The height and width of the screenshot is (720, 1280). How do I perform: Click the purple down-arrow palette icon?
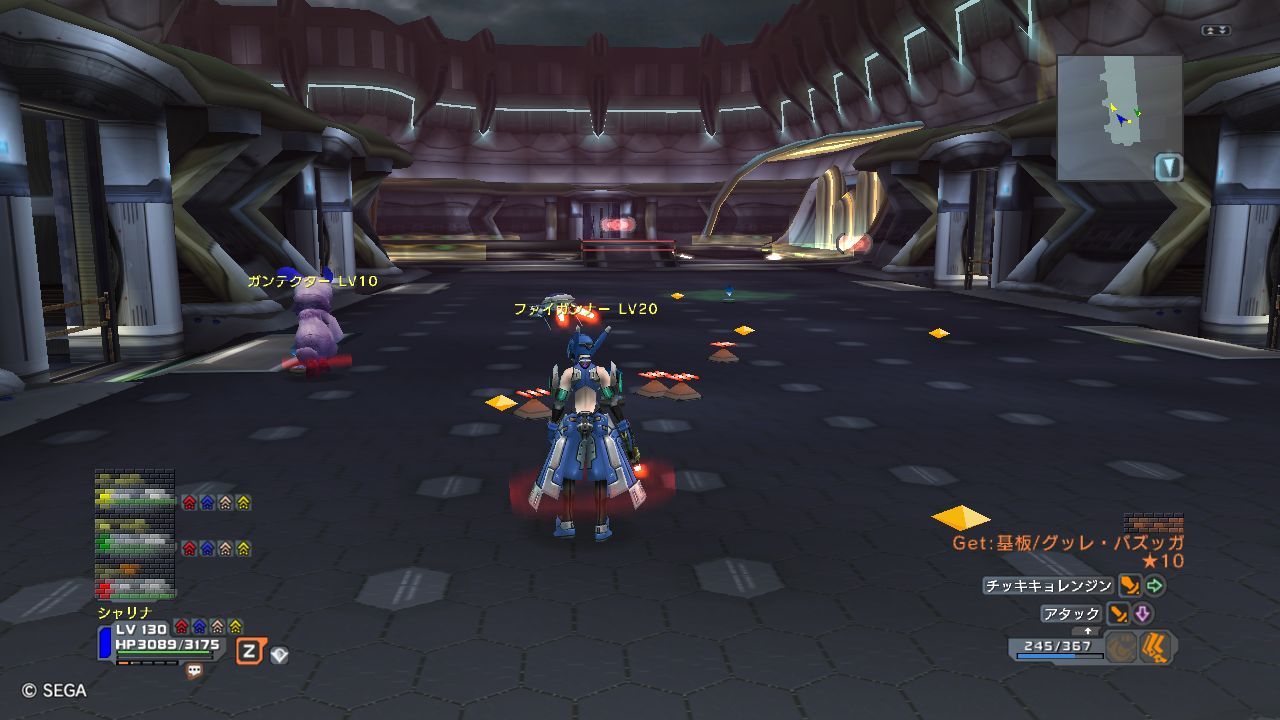1142,614
